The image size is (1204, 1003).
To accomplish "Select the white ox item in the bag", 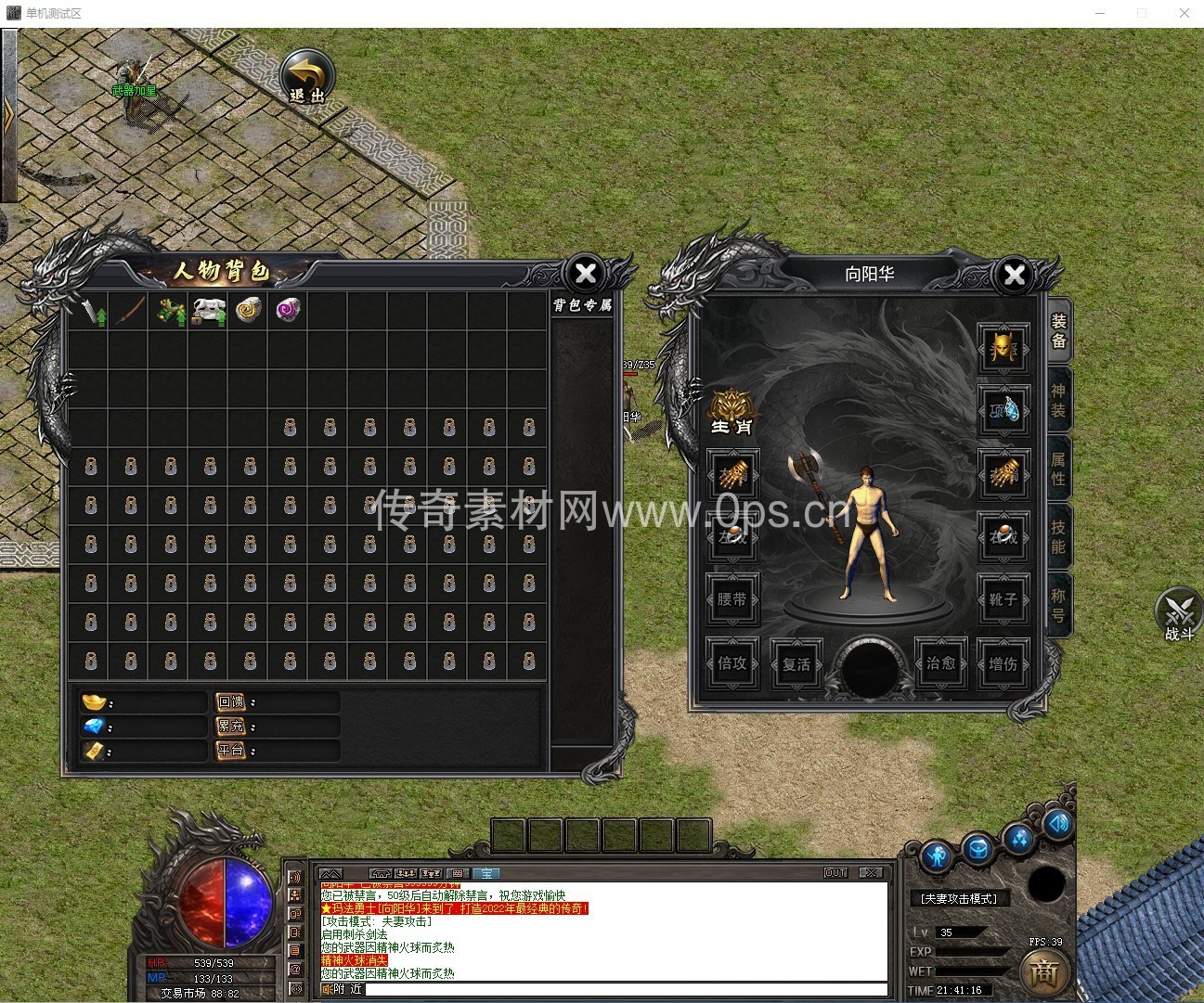I will pyautogui.click(x=208, y=311).
